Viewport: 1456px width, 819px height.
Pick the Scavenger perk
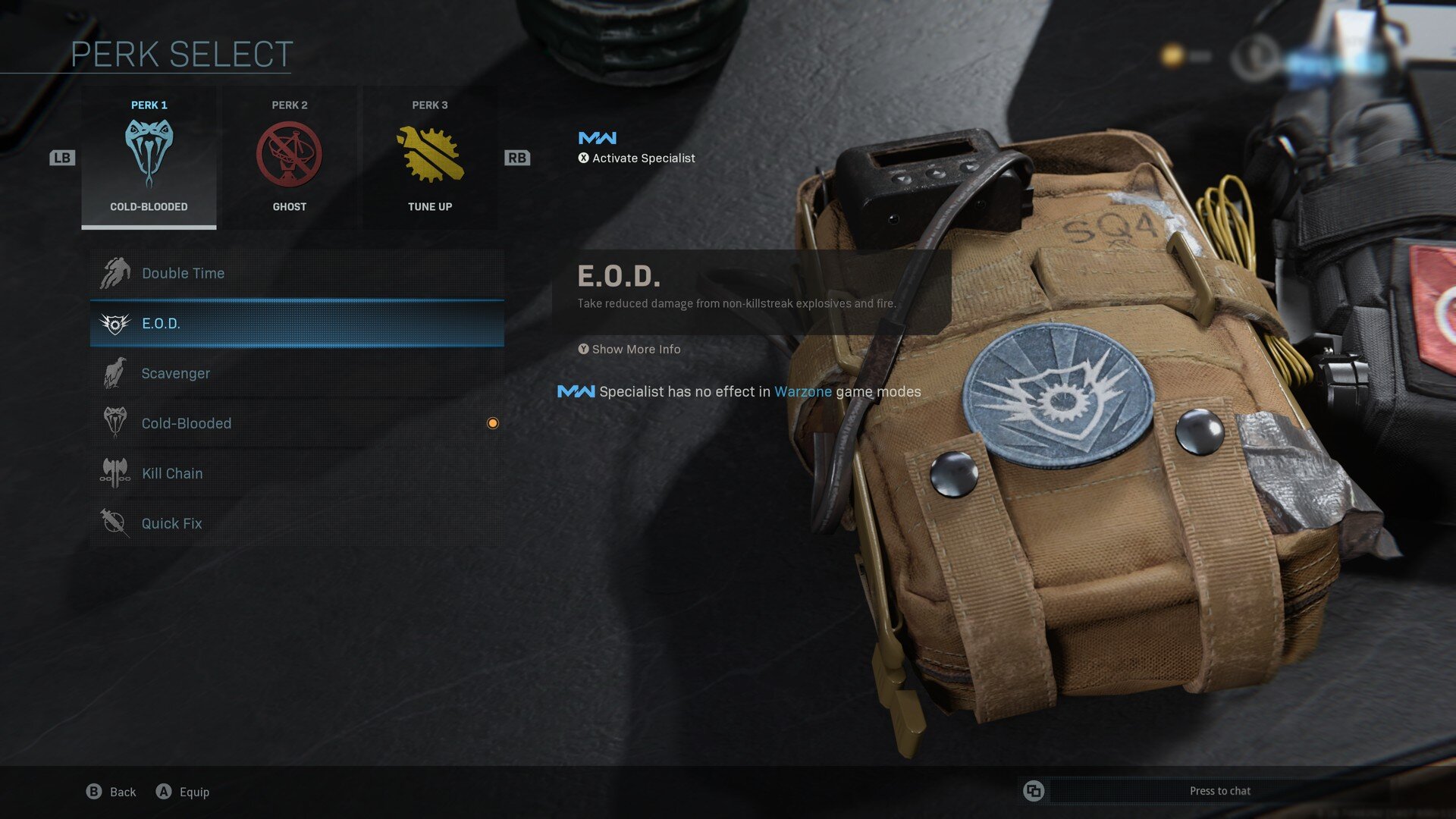click(297, 373)
